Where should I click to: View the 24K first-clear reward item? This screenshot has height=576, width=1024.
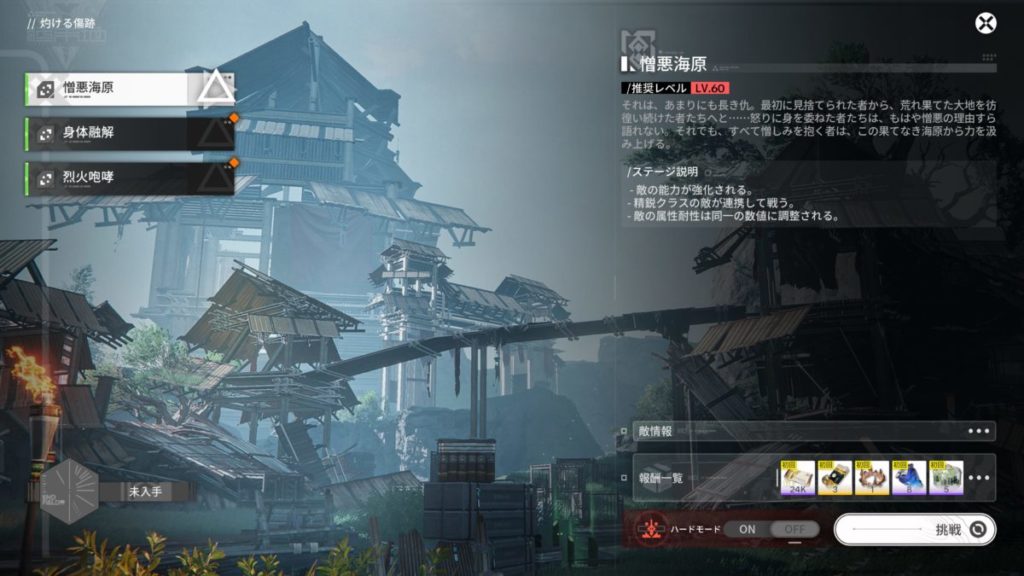click(x=797, y=478)
